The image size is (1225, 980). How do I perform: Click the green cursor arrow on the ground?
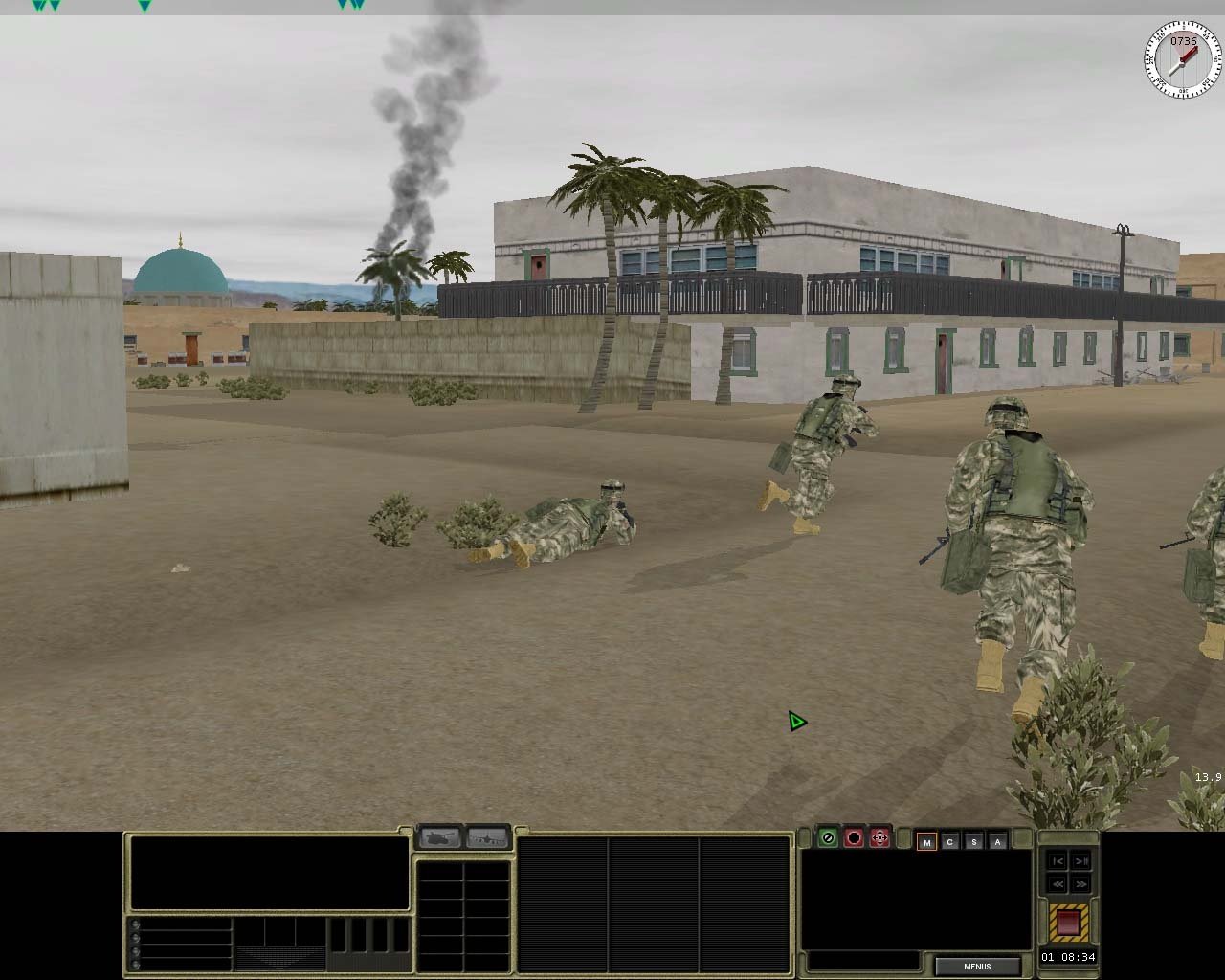point(795,722)
